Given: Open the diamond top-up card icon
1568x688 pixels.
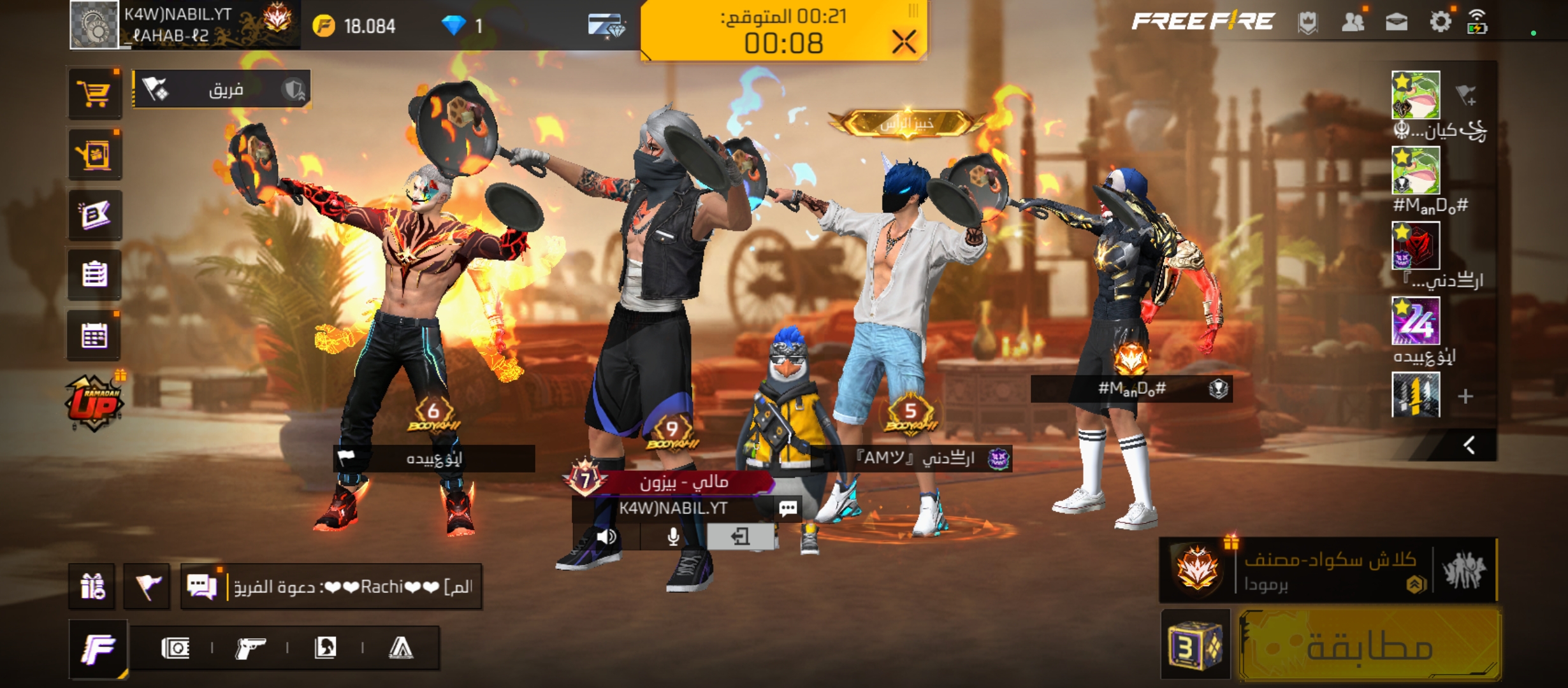Looking at the screenshot, I should tap(606, 25).
